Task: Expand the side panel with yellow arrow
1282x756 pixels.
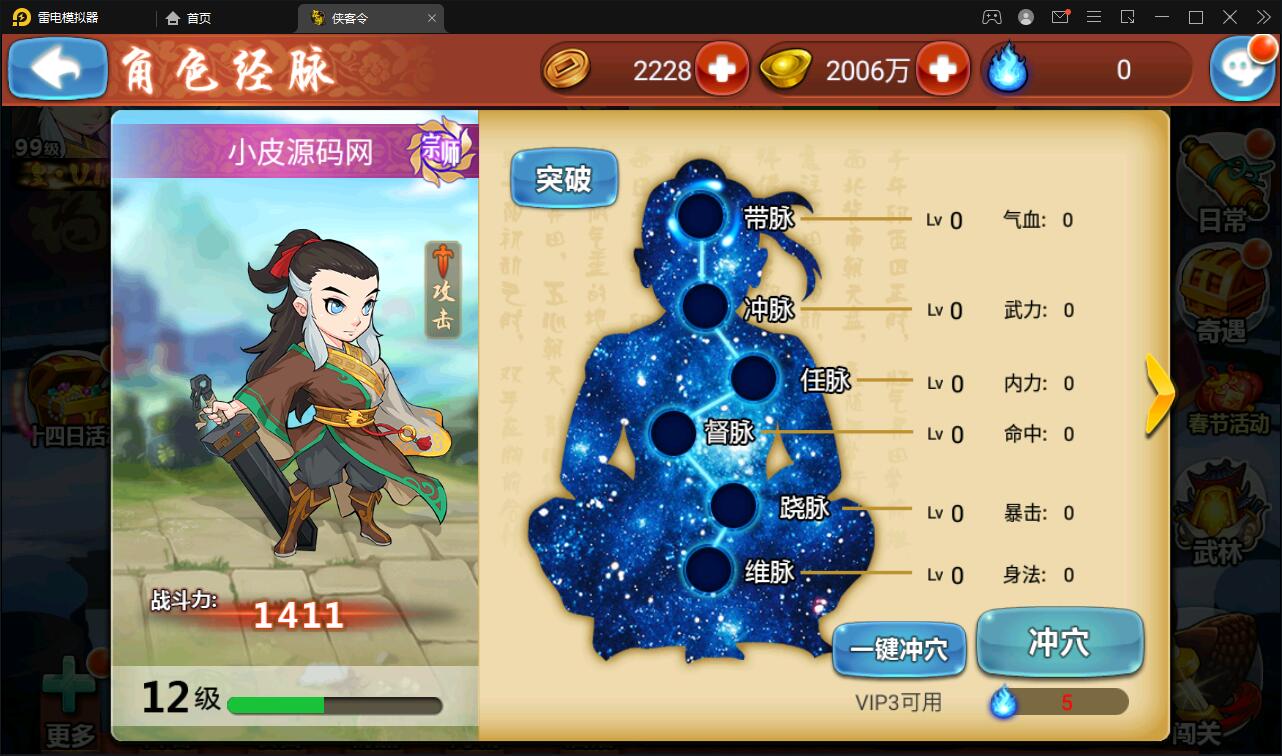Action: pyautogui.click(x=1160, y=394)
